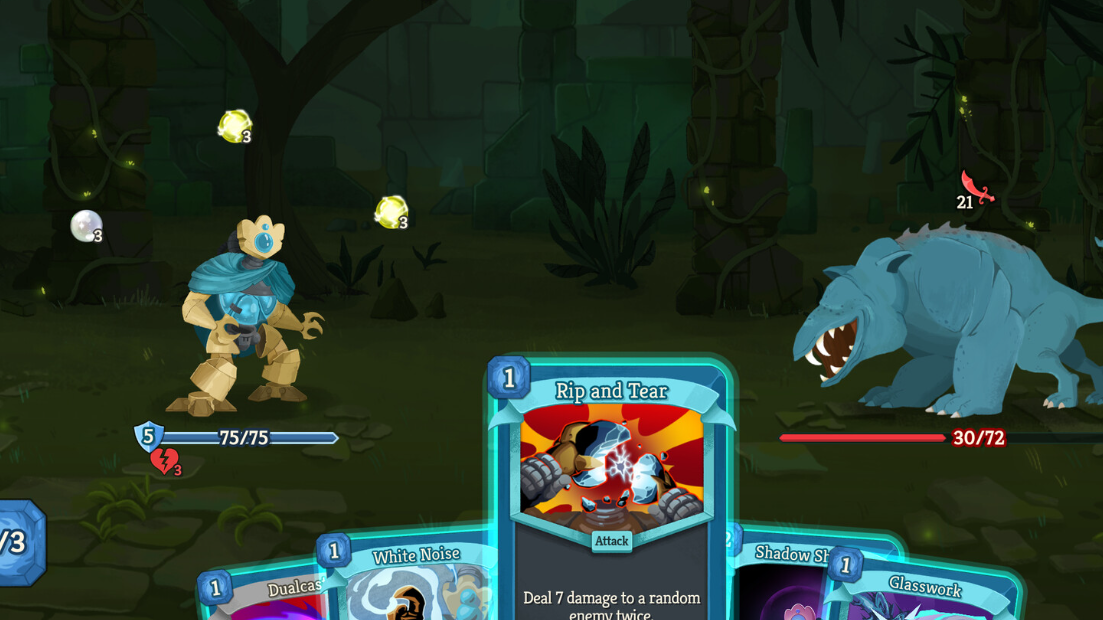Pick the Glasswork card
Viewport: 1103px width, 620px height.
(x=925, y=595)
